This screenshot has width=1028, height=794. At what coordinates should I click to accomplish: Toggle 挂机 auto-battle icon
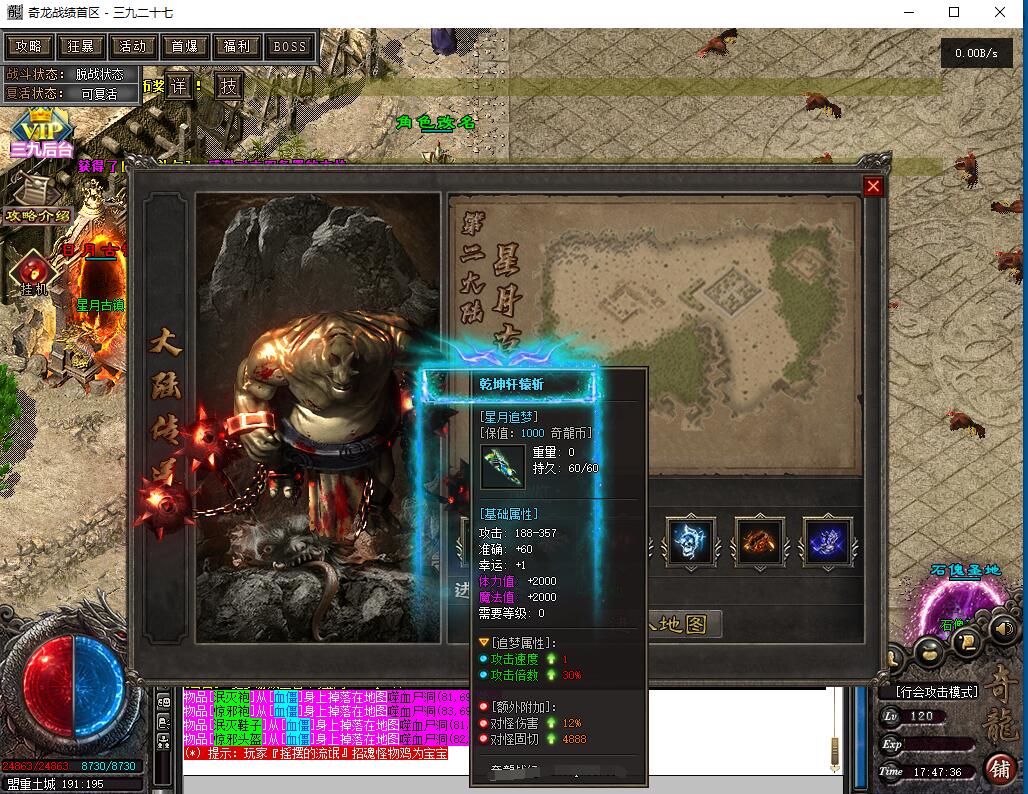[x=32, y=272]
